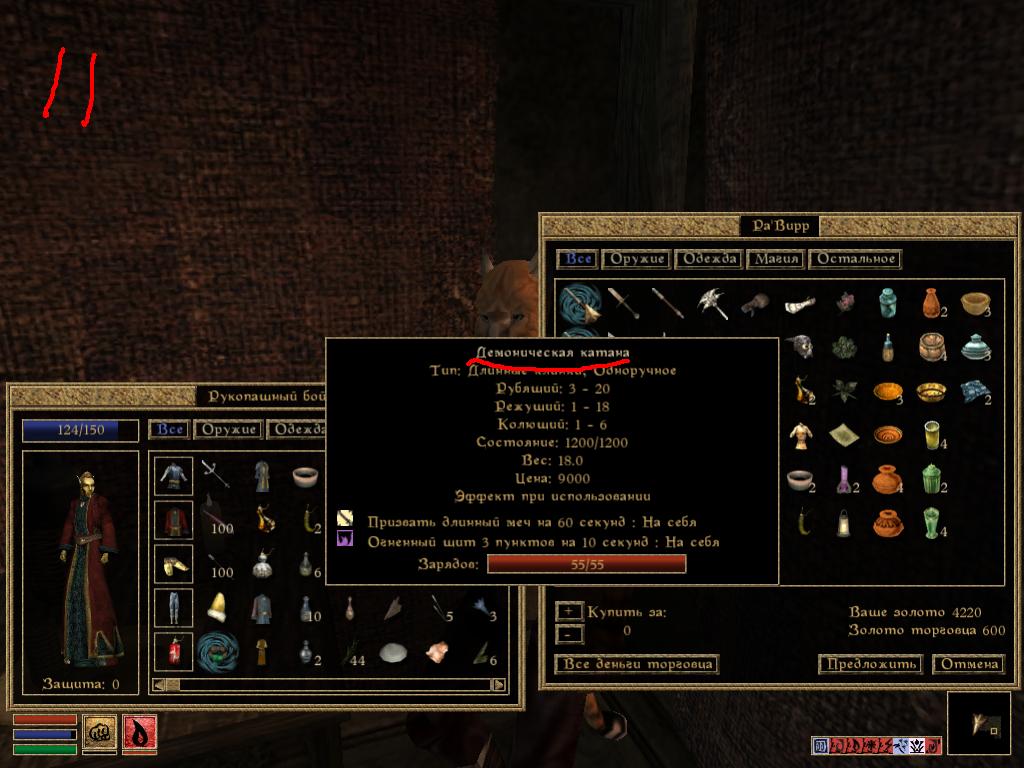This screenshot has height=768, width=1024.
Task: Select the Все tab in player inventory
Action: pyautogui.click(x=170, y=429)
